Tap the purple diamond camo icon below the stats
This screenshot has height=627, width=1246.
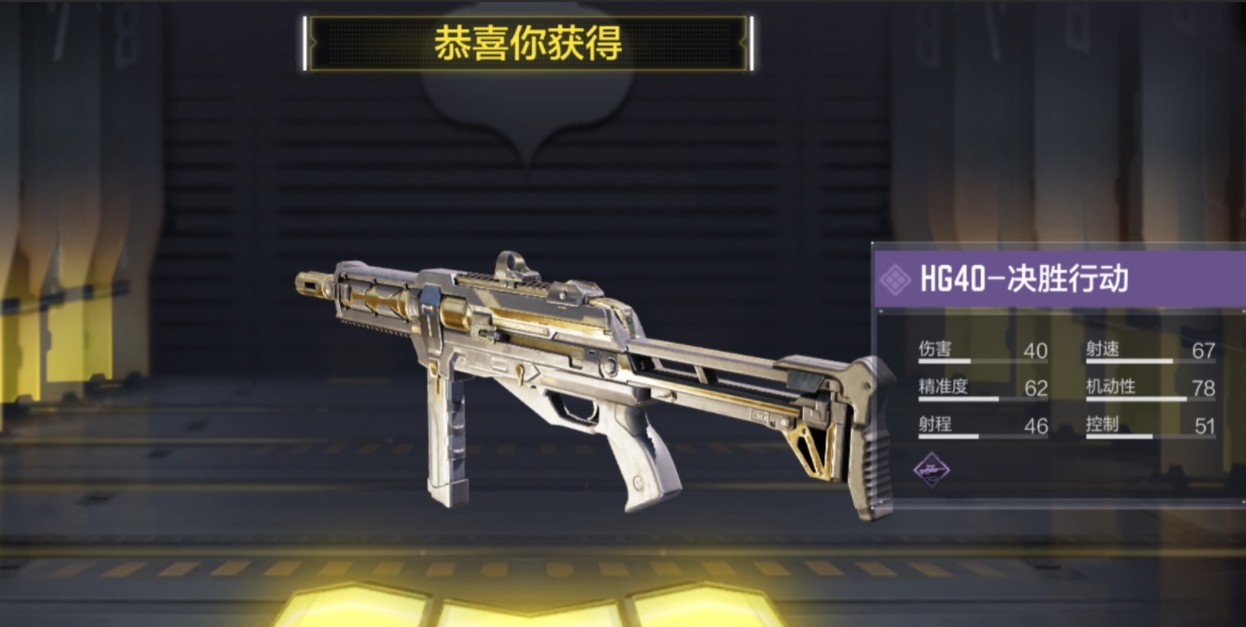click(932, 469)
